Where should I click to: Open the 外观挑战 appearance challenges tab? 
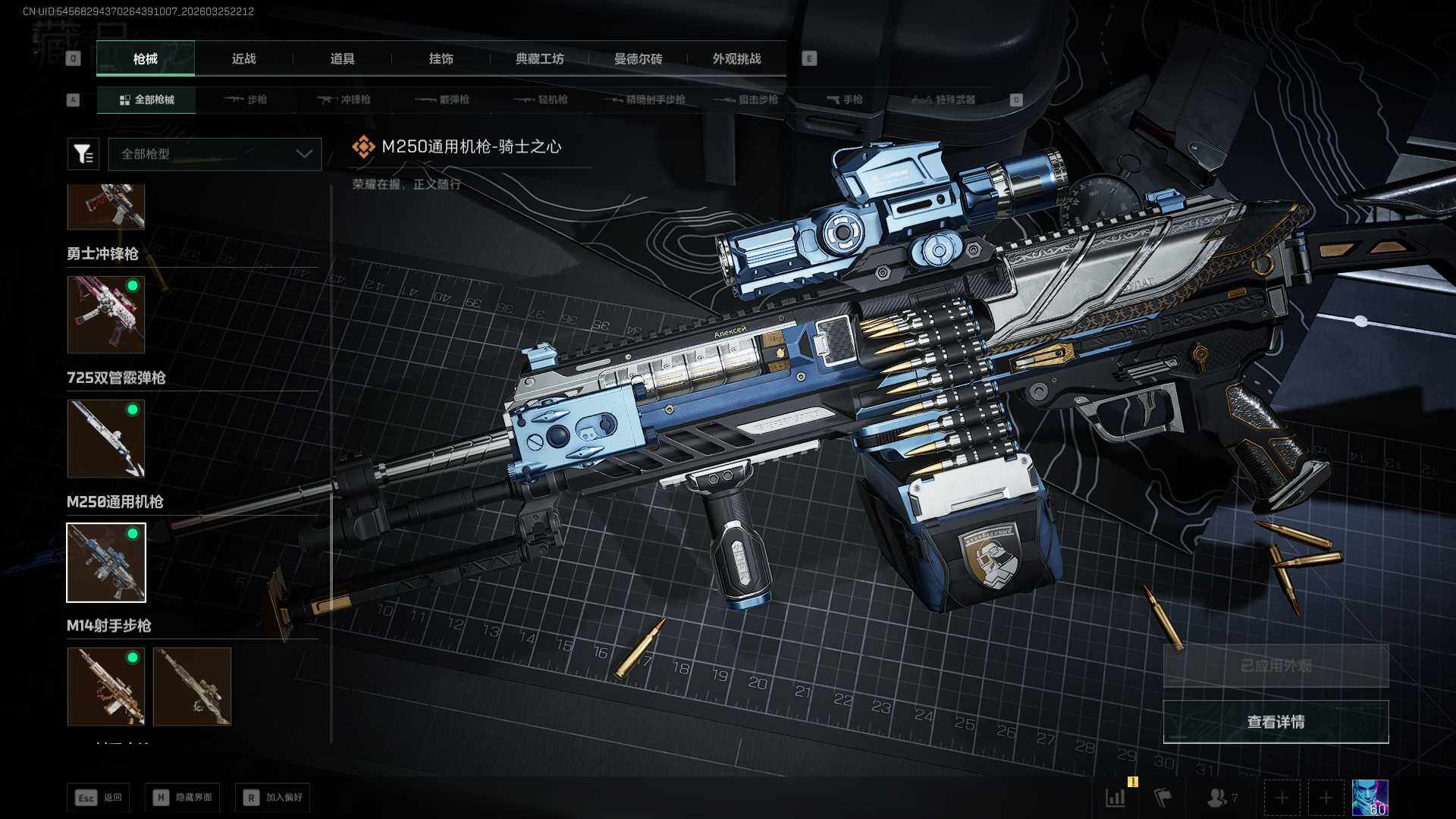point(736,58)
